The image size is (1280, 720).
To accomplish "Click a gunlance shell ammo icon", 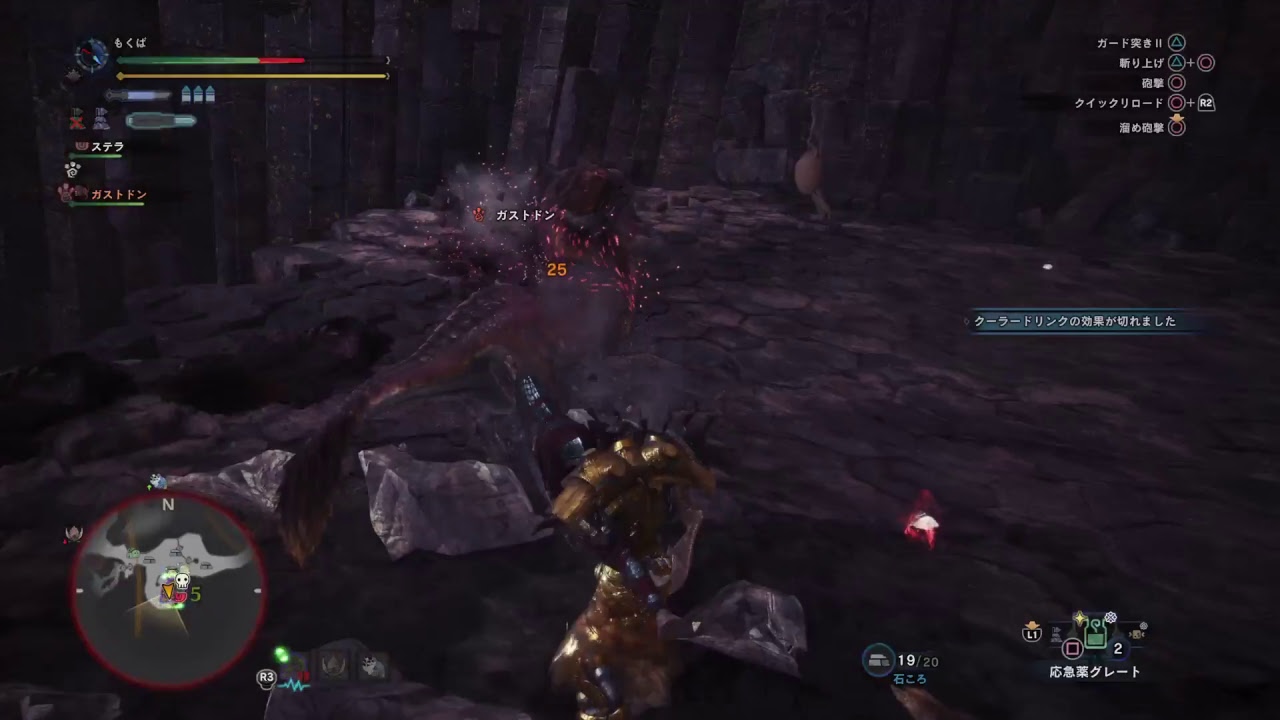I will point(186,93).
